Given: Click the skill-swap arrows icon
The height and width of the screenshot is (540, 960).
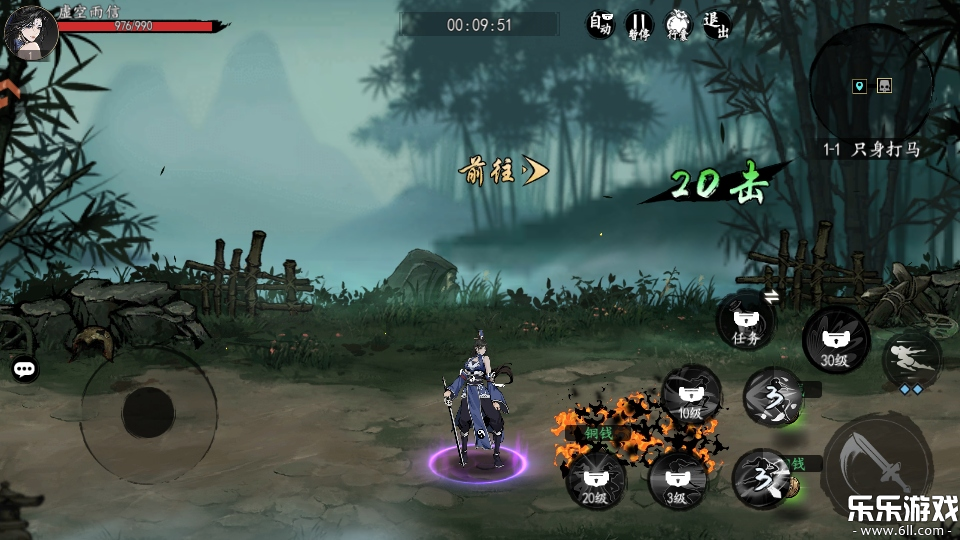Looking at the screenshot, I should (772, 296).
